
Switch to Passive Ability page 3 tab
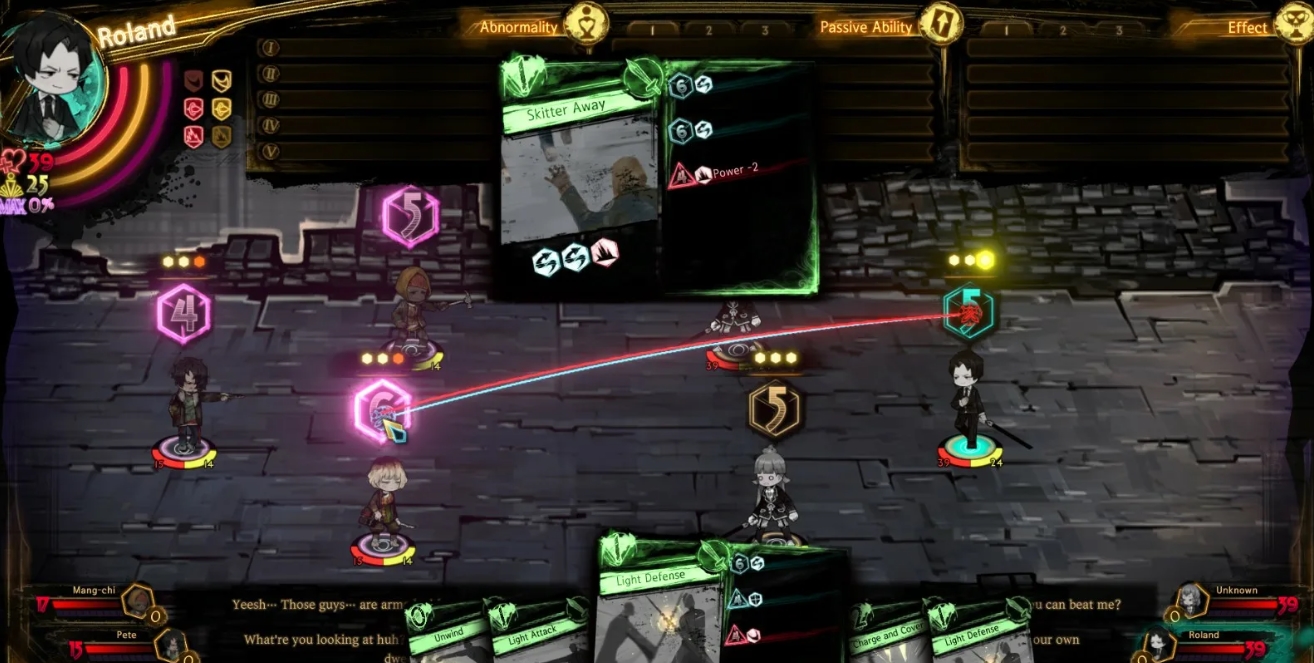tap(1119, 30)
